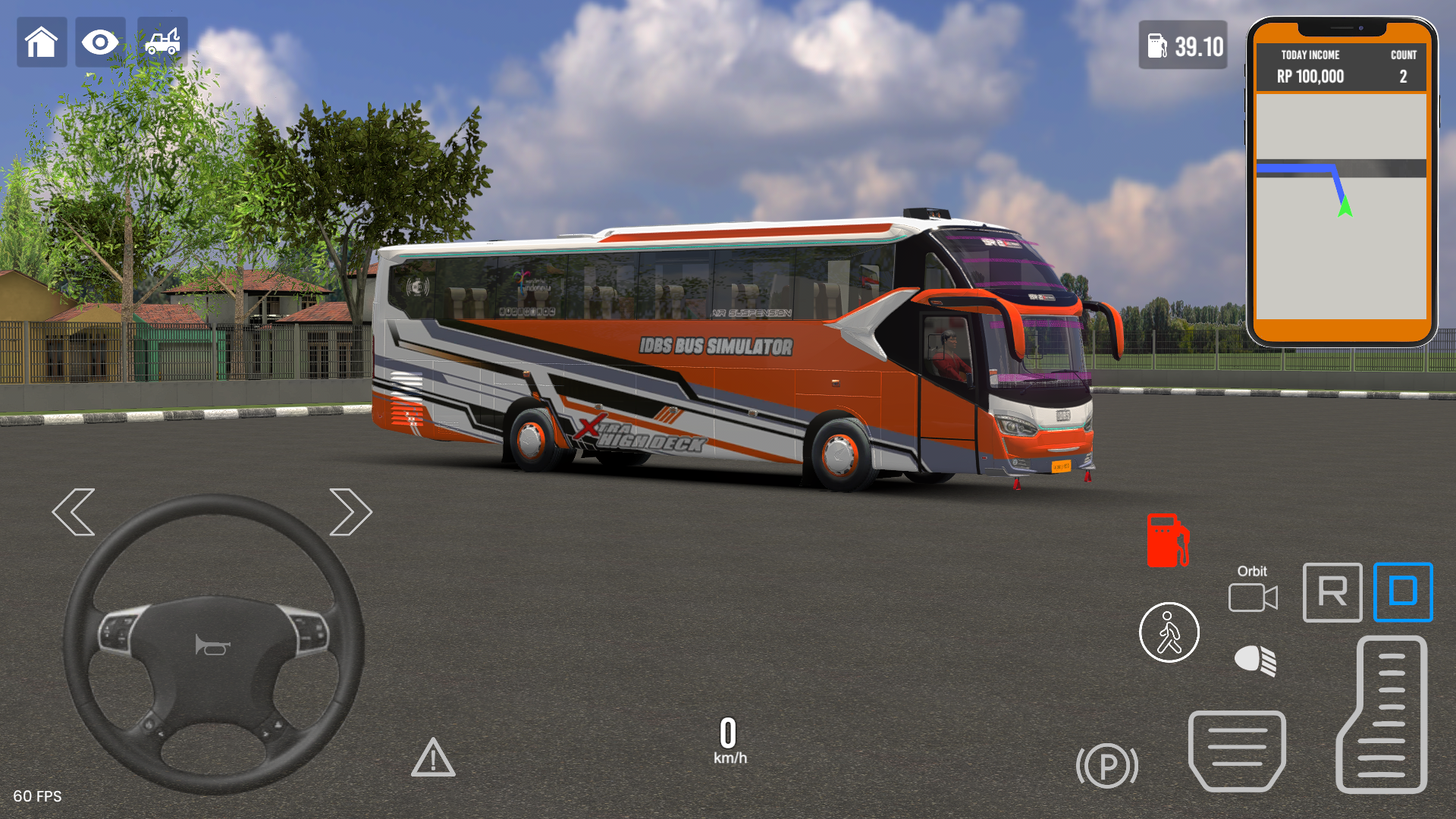The height and width of the screenshot is (819, 1456).
Task: Check the fuel level display showing 39.10
Action: point(1181,47)
